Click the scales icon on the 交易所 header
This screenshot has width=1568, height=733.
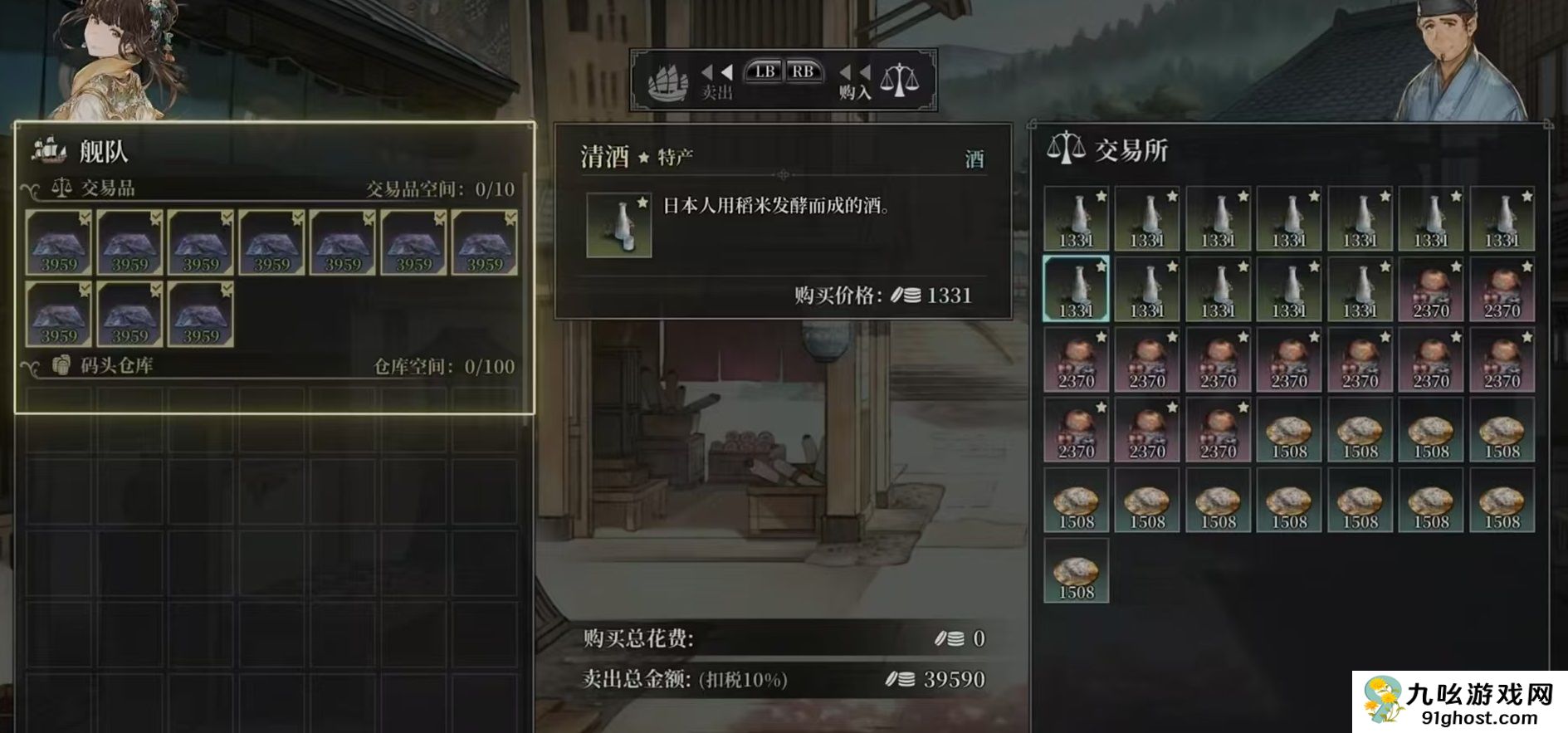(1065, 149)
